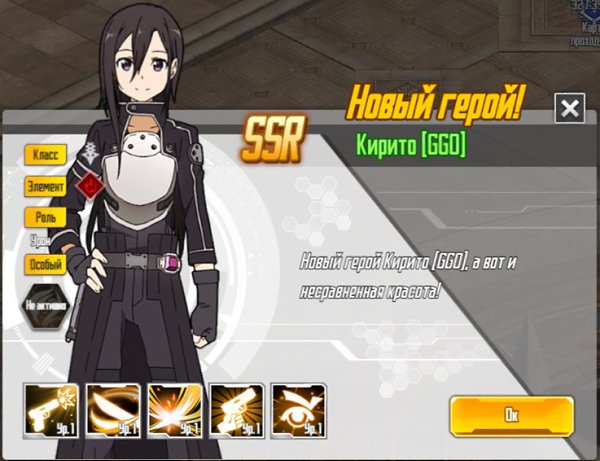Select the Особый label
Image resolution: width=600 pixels, height=461 pixels.
46,265
